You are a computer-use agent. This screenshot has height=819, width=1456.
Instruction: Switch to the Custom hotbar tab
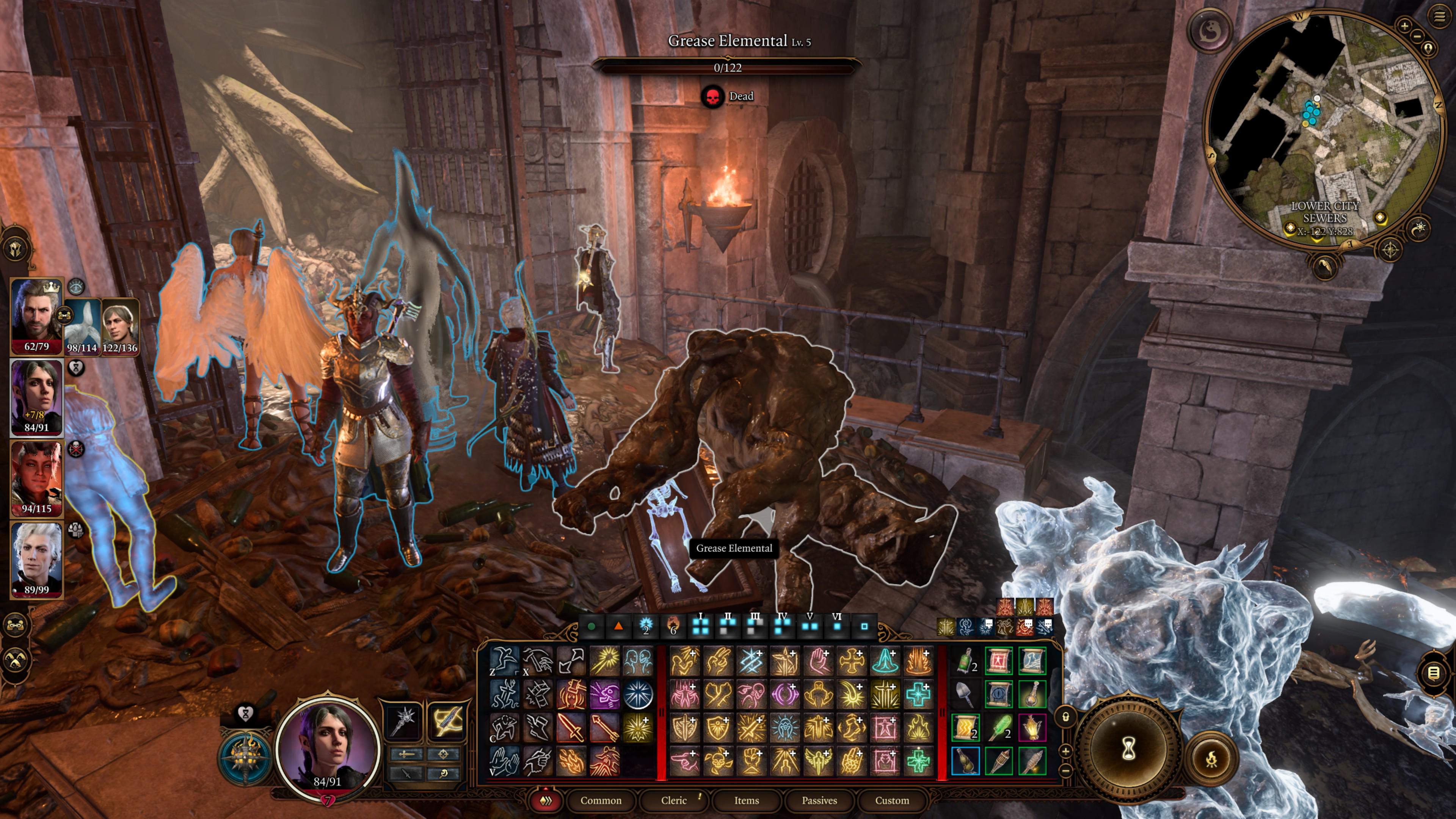click(892, 800)
